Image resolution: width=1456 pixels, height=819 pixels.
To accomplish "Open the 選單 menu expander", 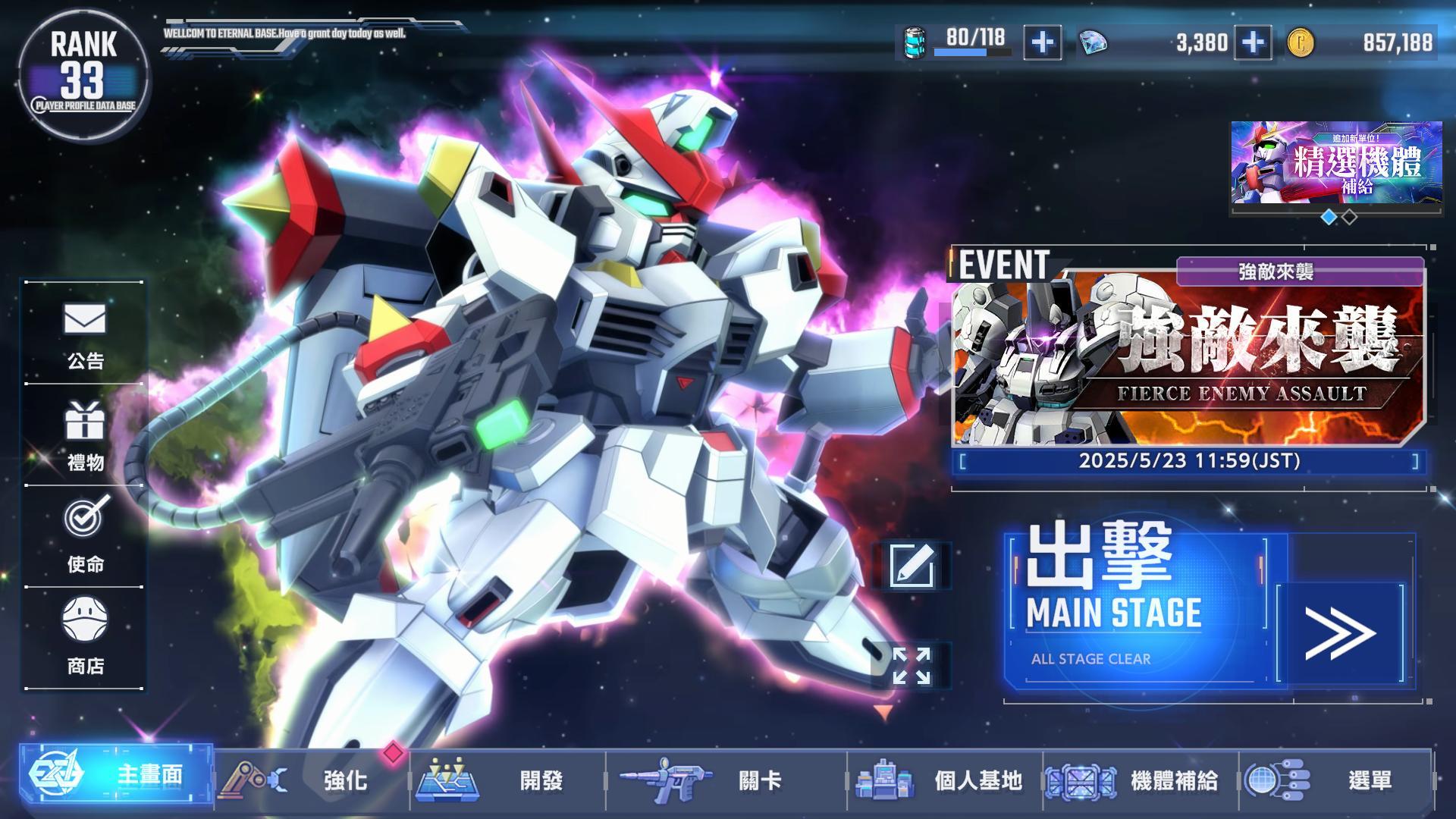I will point(1335,779).
